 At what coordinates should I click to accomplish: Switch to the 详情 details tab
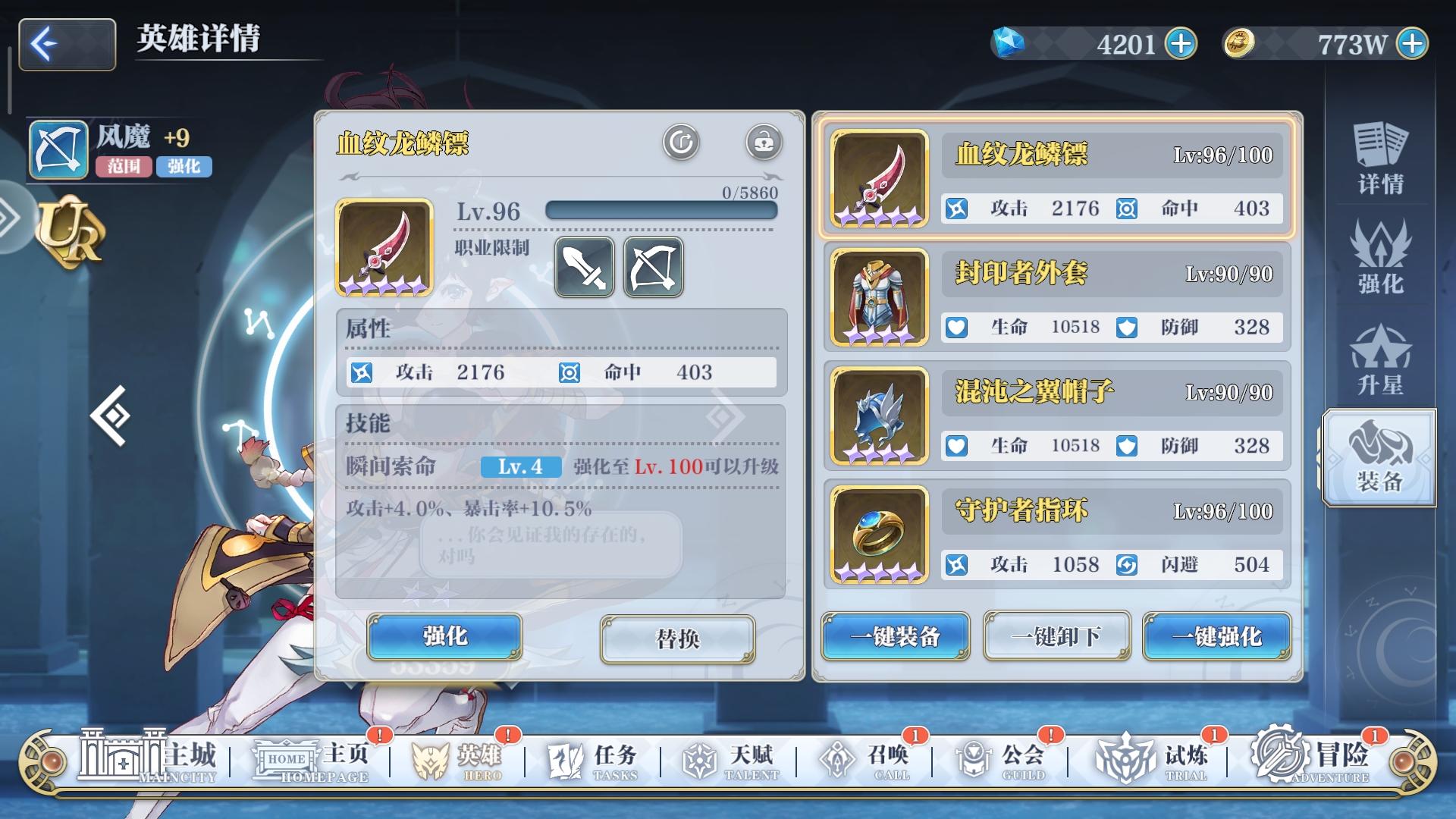tap(1380, 155)
